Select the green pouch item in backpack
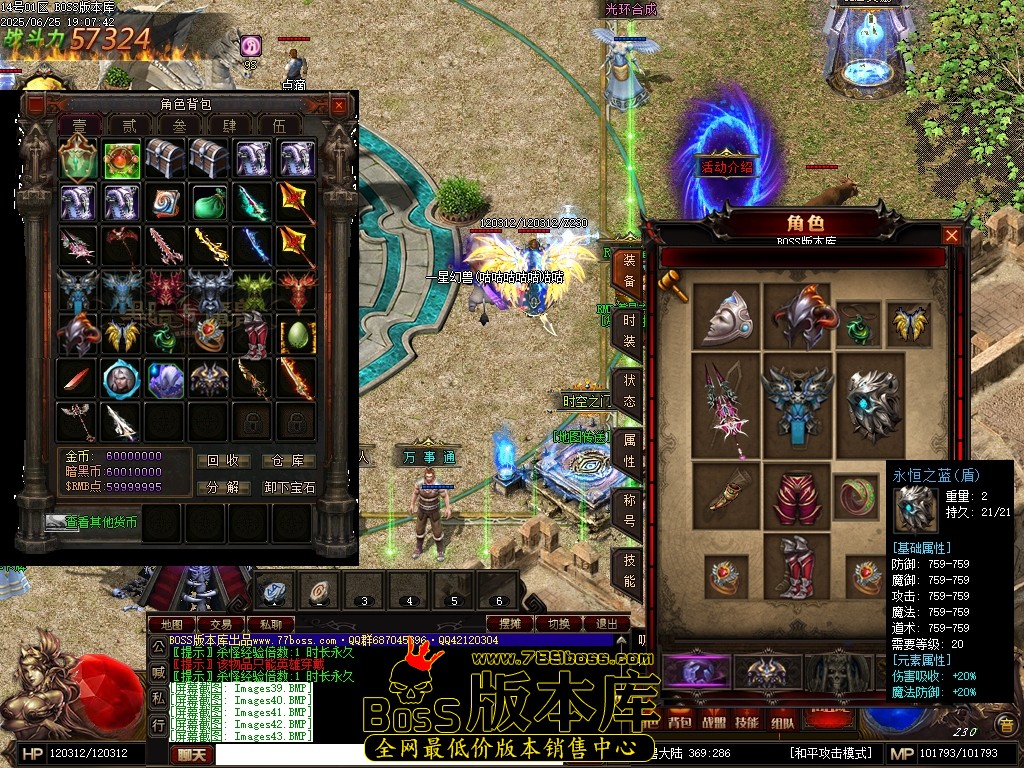 pos(210,202)
